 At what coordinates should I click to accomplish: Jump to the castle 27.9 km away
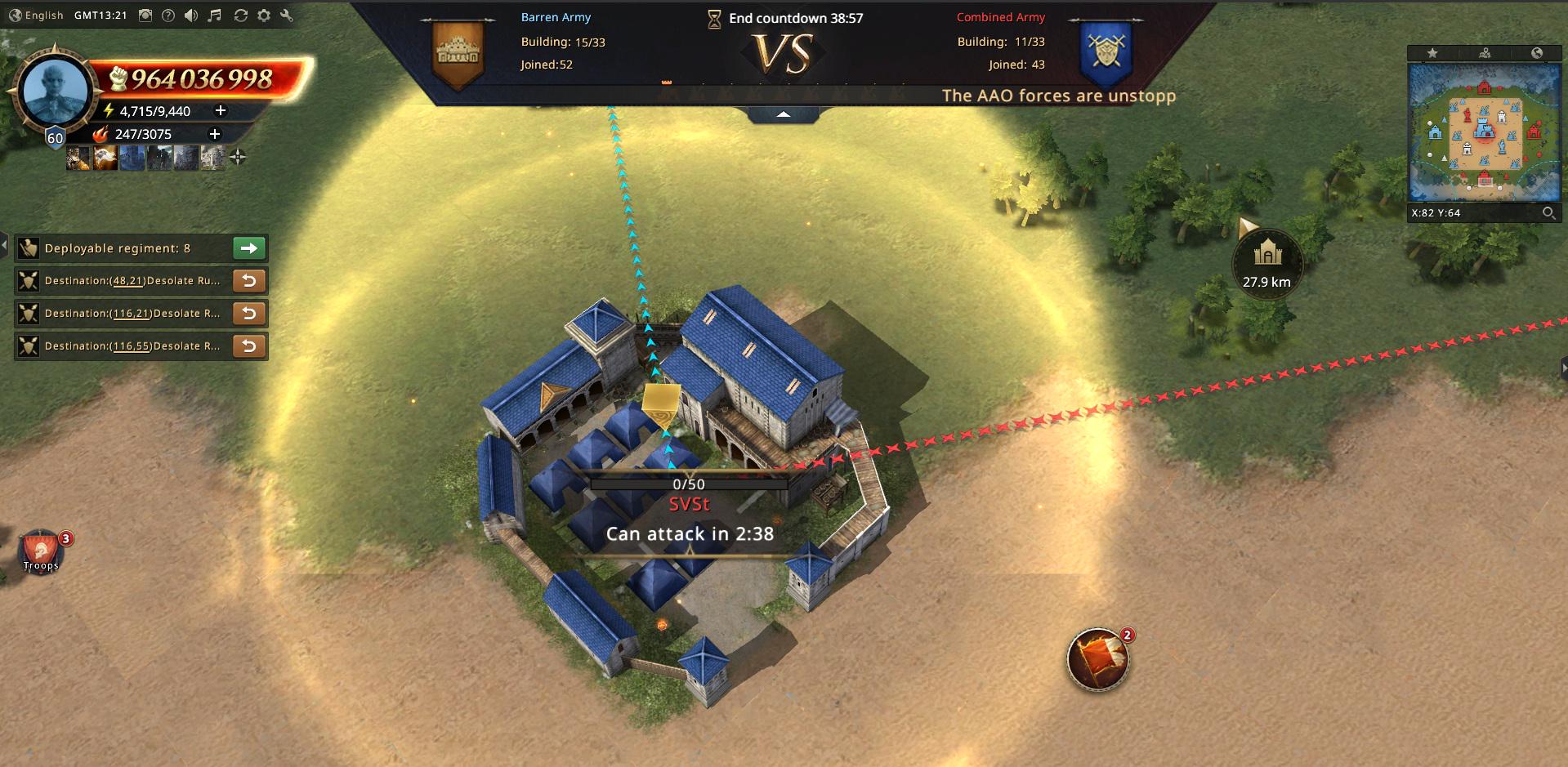[1266, 261]
